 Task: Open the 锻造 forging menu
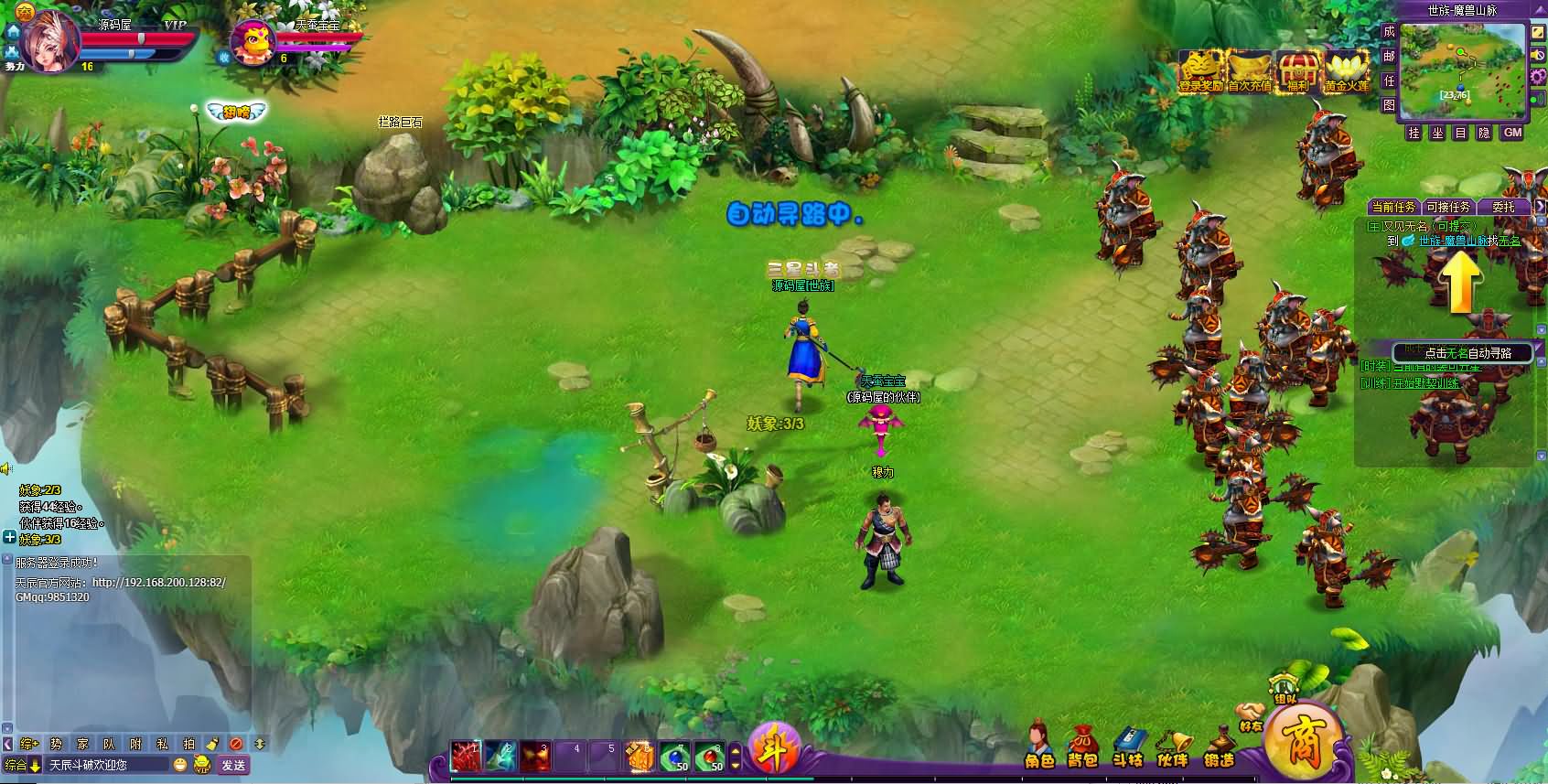pyautogui.click(x=1219, y=746)
